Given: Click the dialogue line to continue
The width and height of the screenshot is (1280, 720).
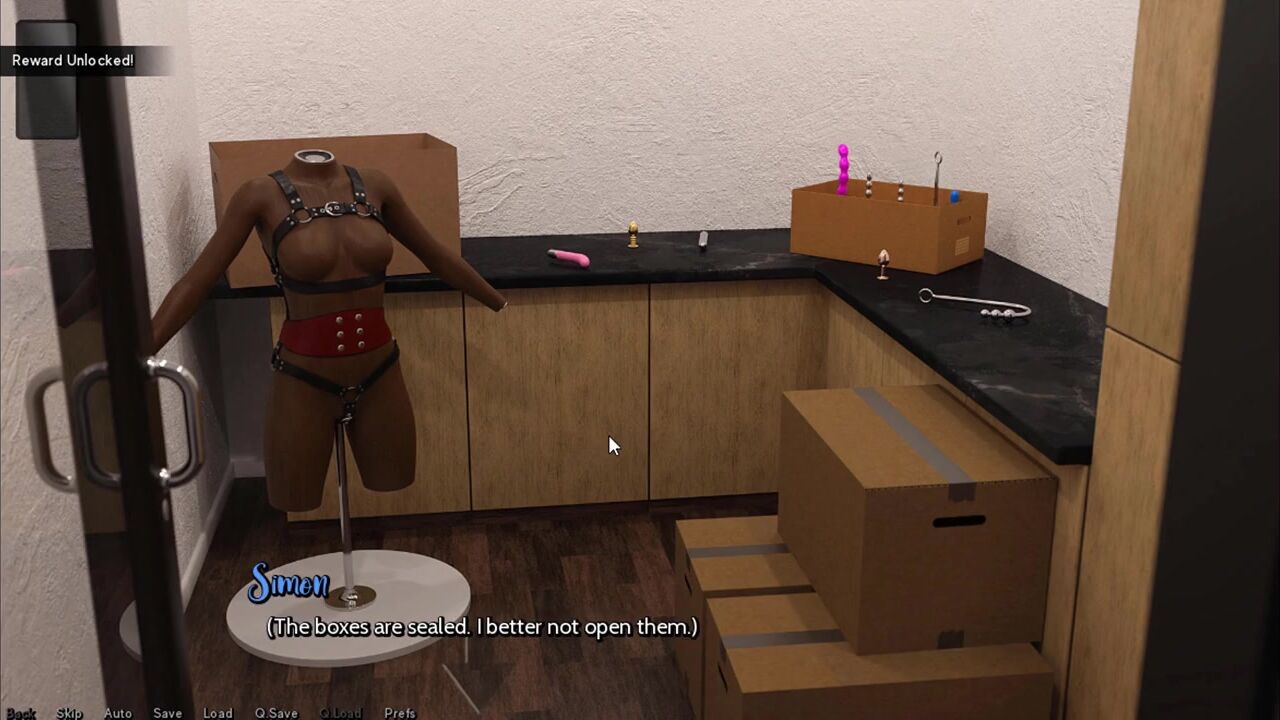Looking at the screenshot, I should pos(481,627).
